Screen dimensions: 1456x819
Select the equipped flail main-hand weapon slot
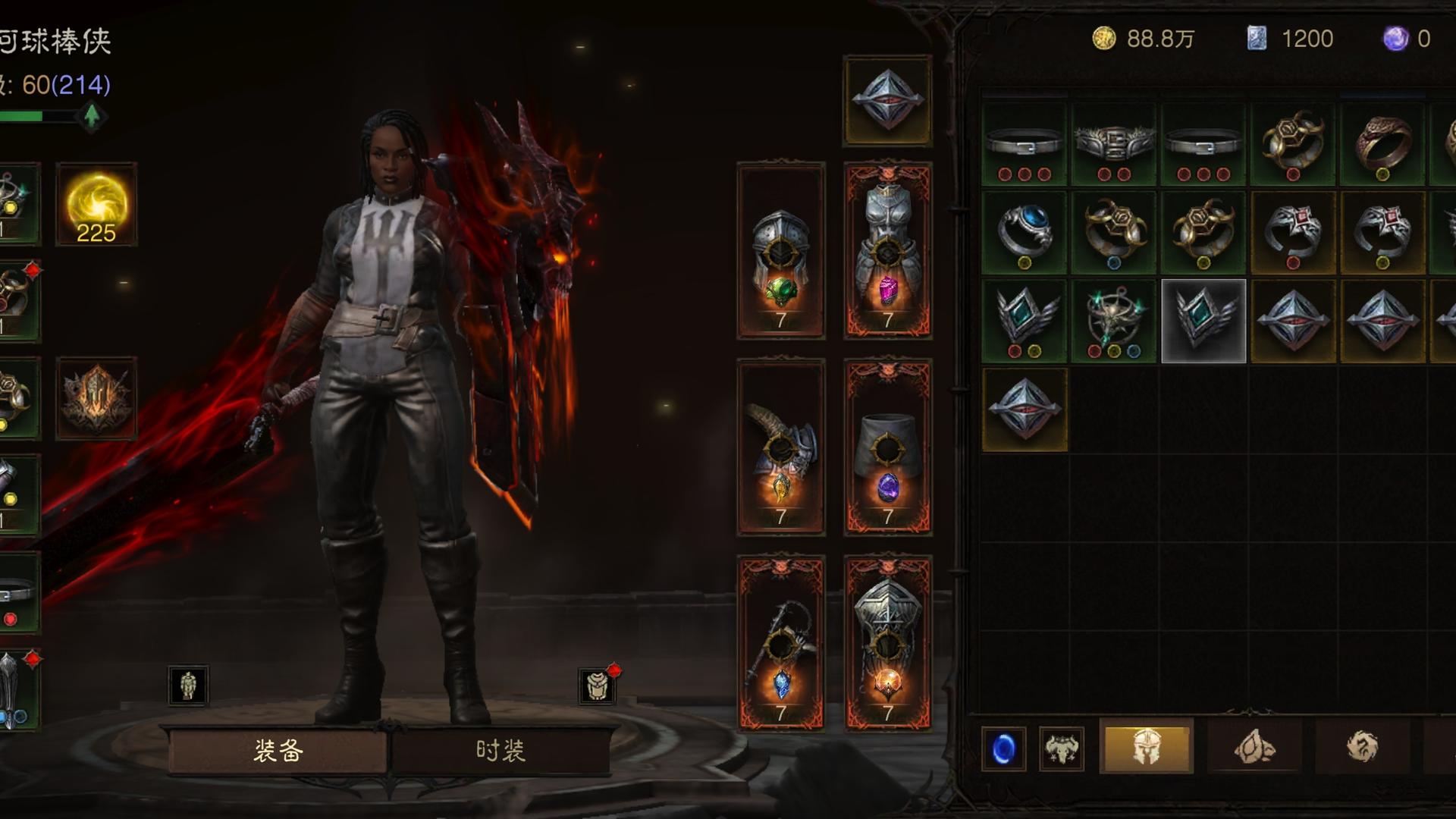click(780, 643)
